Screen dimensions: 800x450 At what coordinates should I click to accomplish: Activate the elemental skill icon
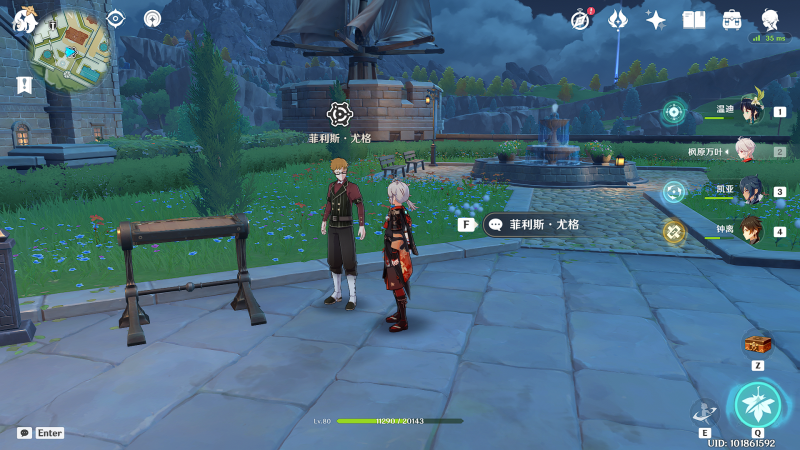705,412
